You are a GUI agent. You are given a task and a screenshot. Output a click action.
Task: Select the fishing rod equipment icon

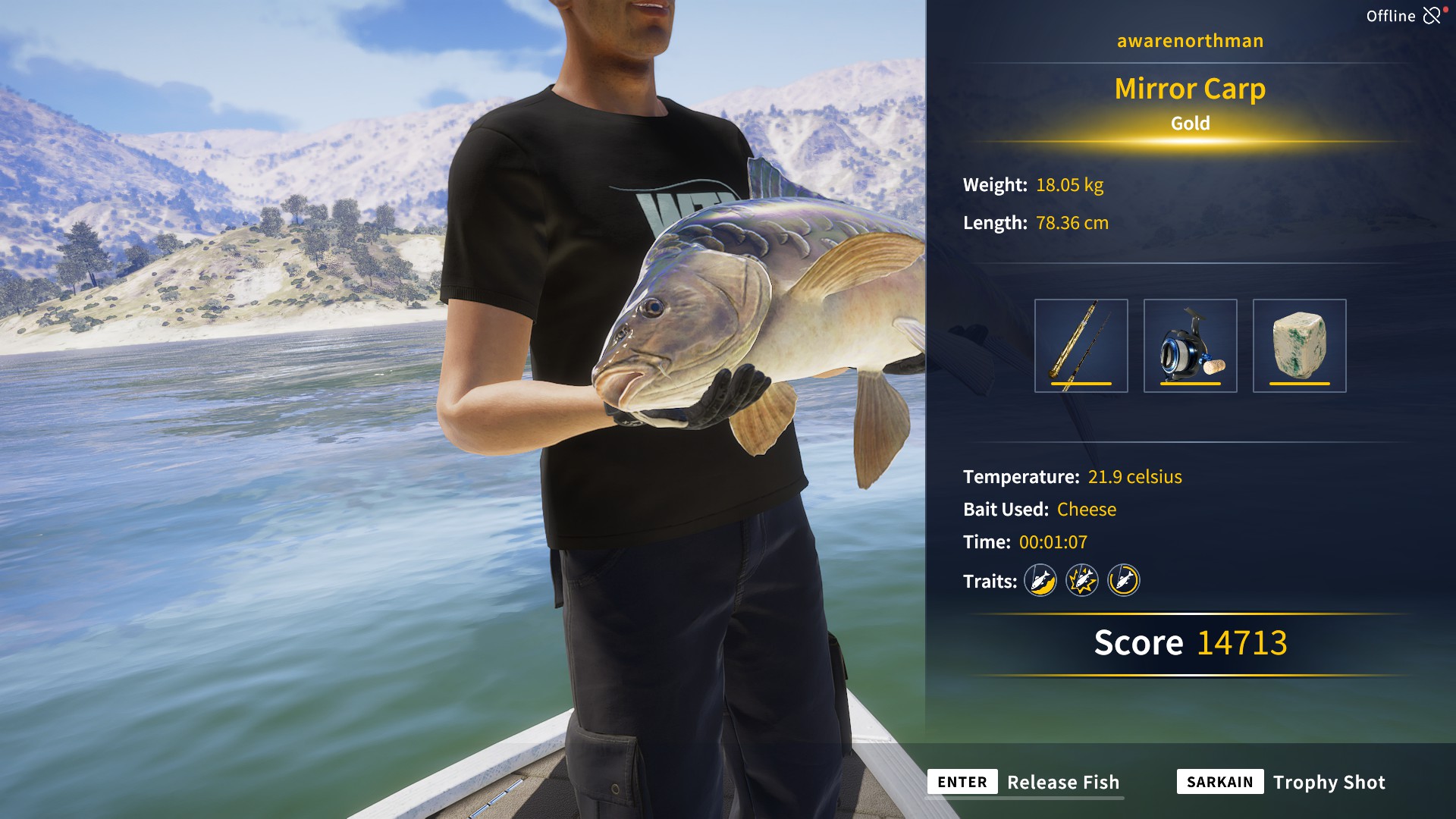(1080, 345)
